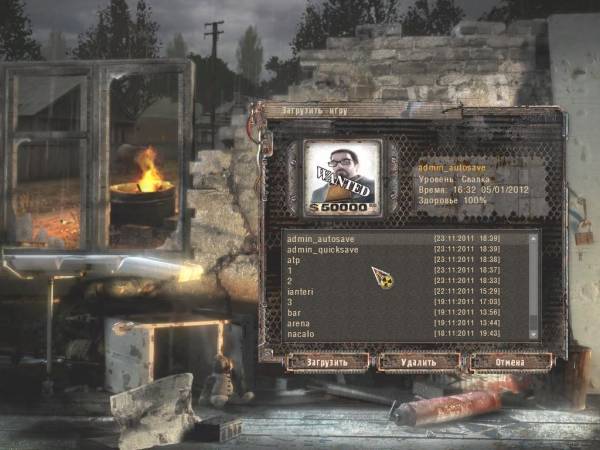Click the save list scrollbar
This screenshot has height=450, width=600.
click(534, 285)
